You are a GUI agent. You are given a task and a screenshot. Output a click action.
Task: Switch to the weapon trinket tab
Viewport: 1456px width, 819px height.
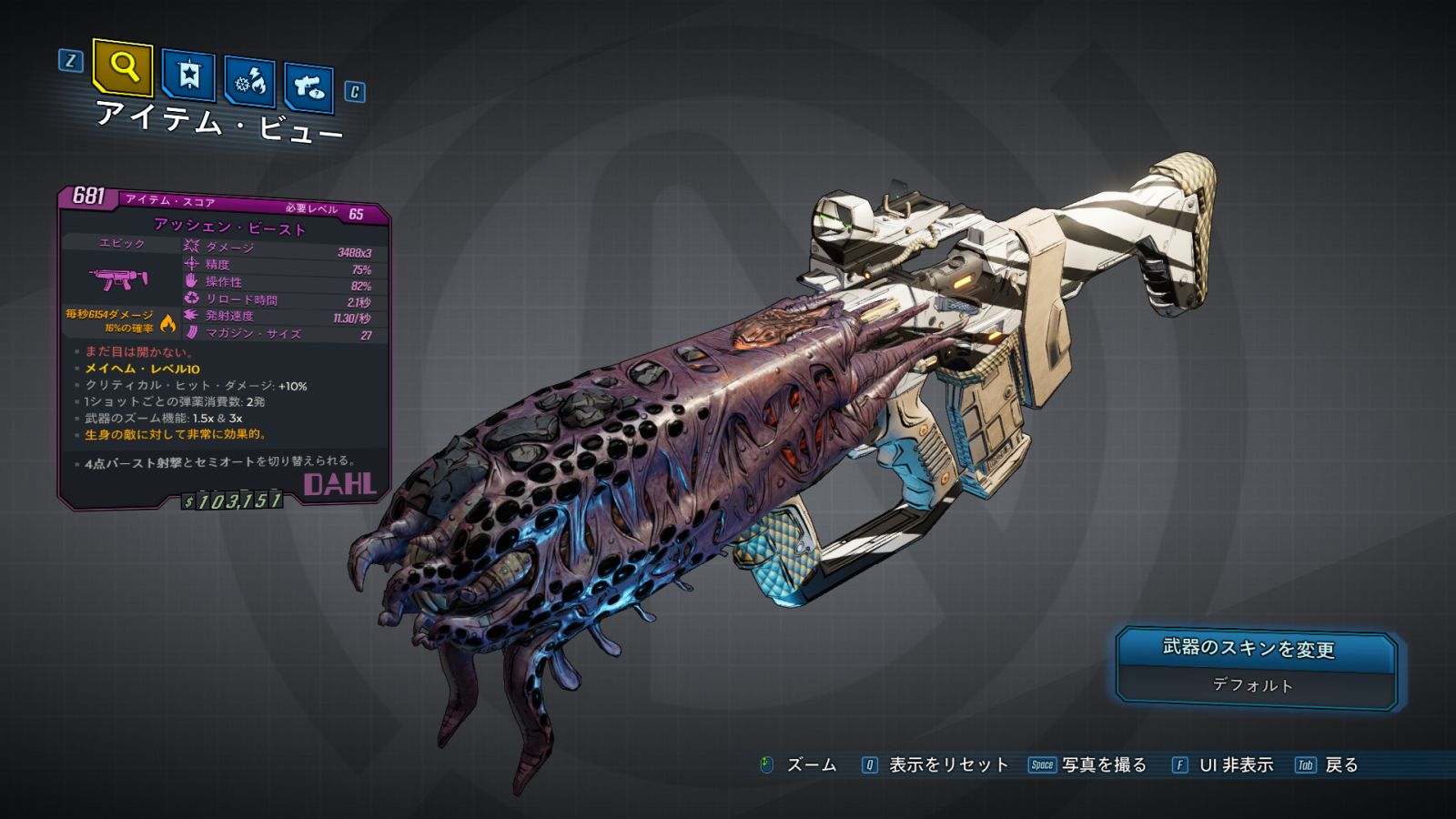tap(308, 87)
